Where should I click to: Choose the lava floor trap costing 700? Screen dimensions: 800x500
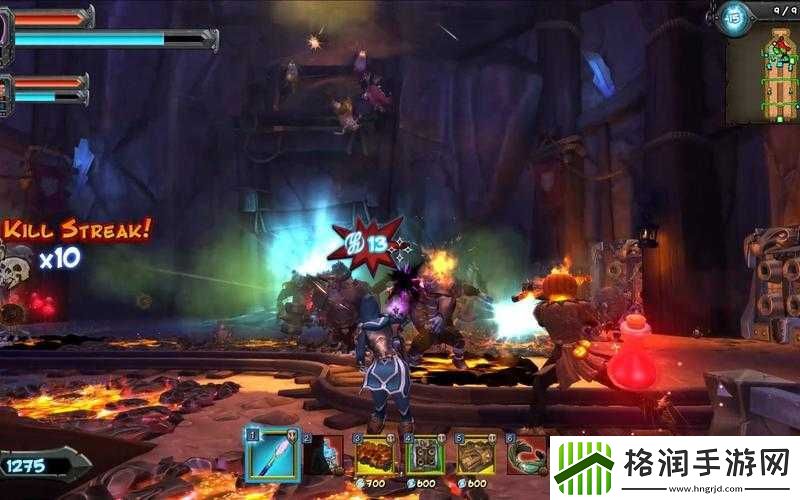point(375,455)
